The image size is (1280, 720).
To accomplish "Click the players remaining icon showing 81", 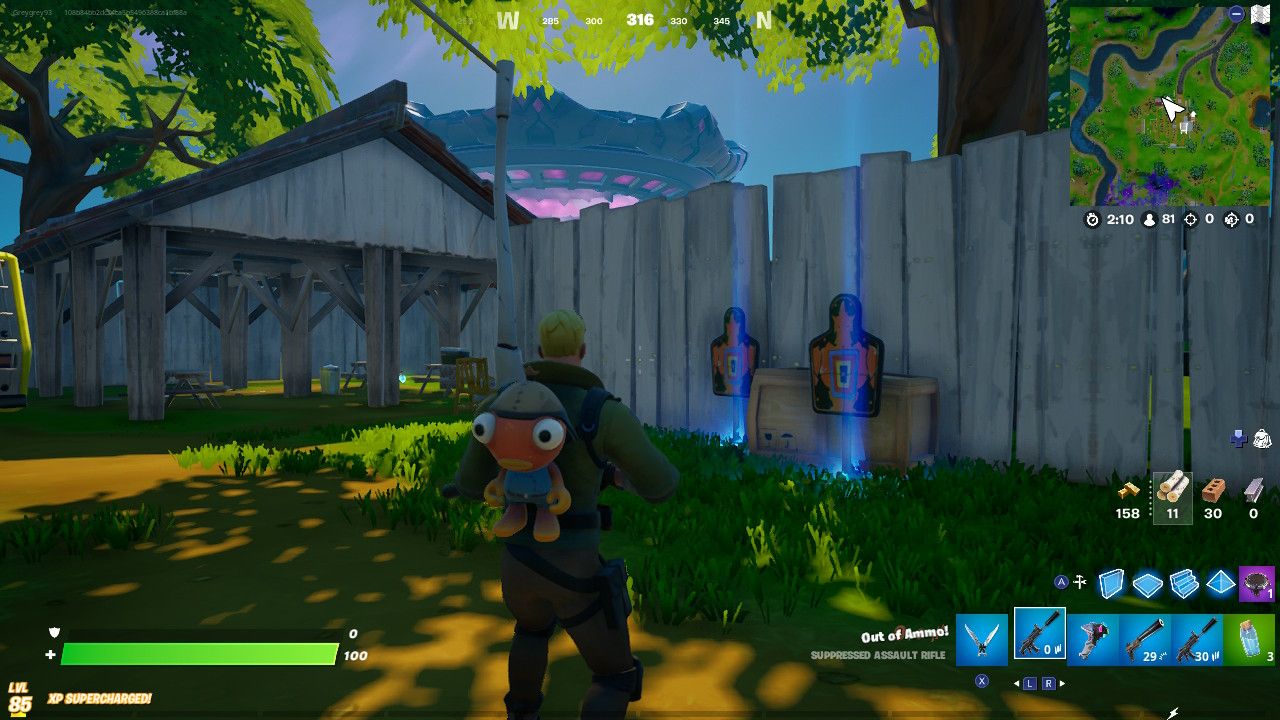I will coord(1149,220).
